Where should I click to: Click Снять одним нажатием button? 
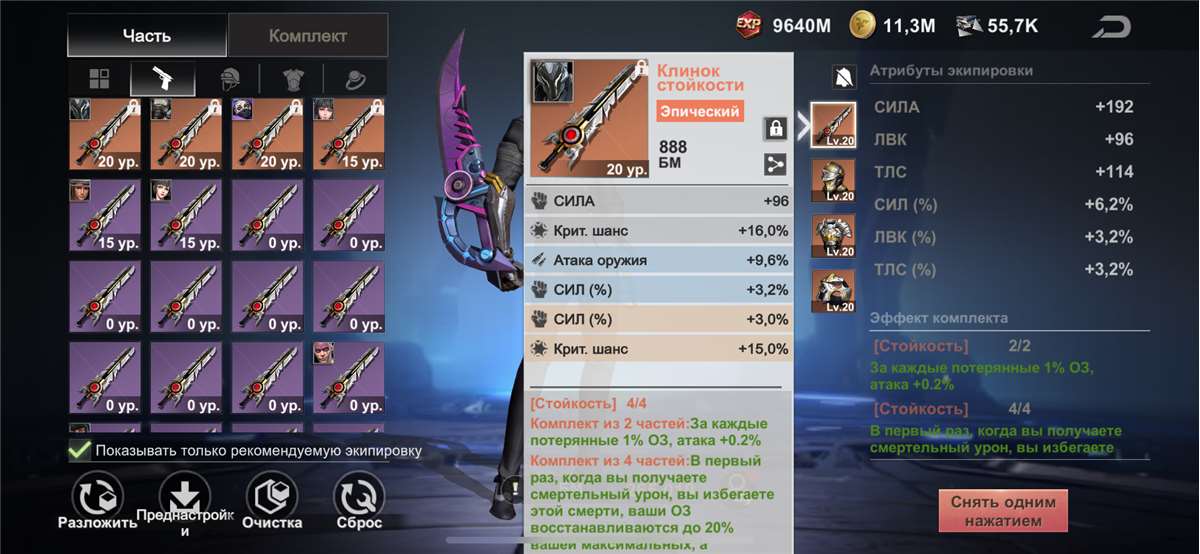click(x=1003, y=511)
